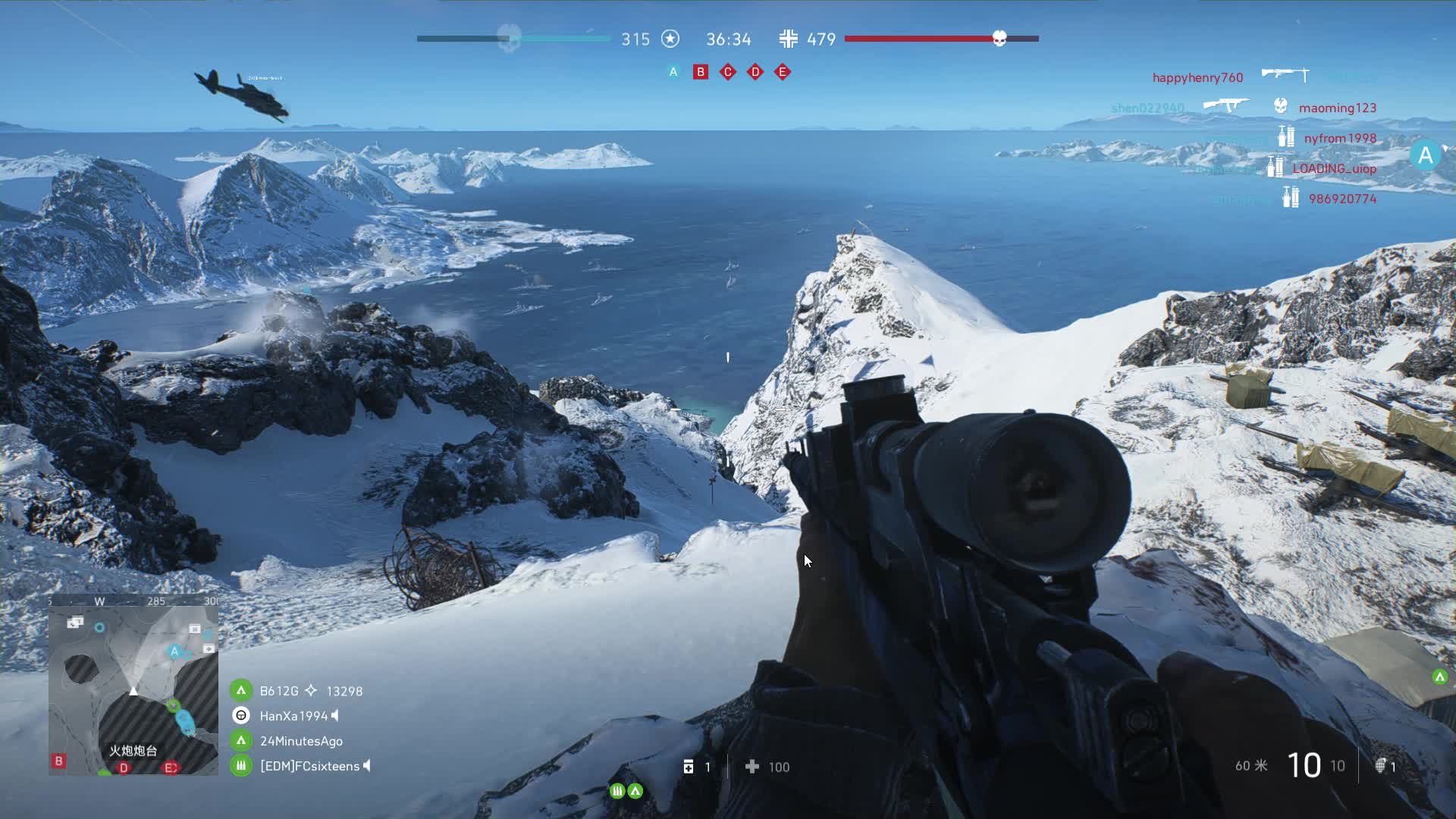Click objective B marker on the minimap
Screen dimensions: 1456x819
pos(58,761)
